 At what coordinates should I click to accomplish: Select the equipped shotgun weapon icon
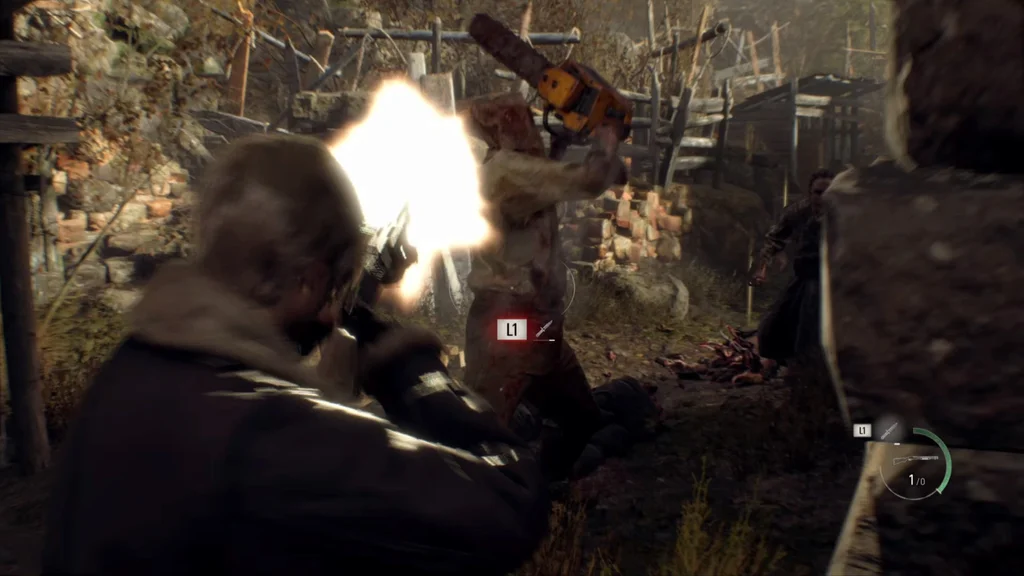point(913,461)
